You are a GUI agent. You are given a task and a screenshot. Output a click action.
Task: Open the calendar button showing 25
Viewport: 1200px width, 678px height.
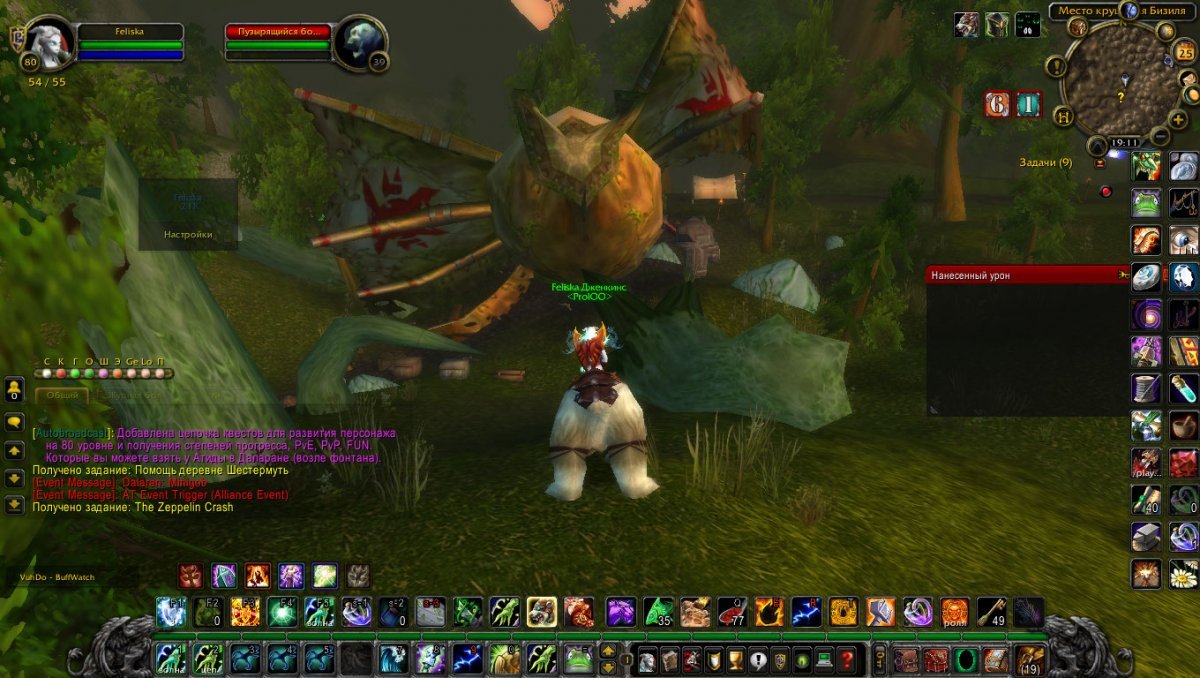(1185, 53)
